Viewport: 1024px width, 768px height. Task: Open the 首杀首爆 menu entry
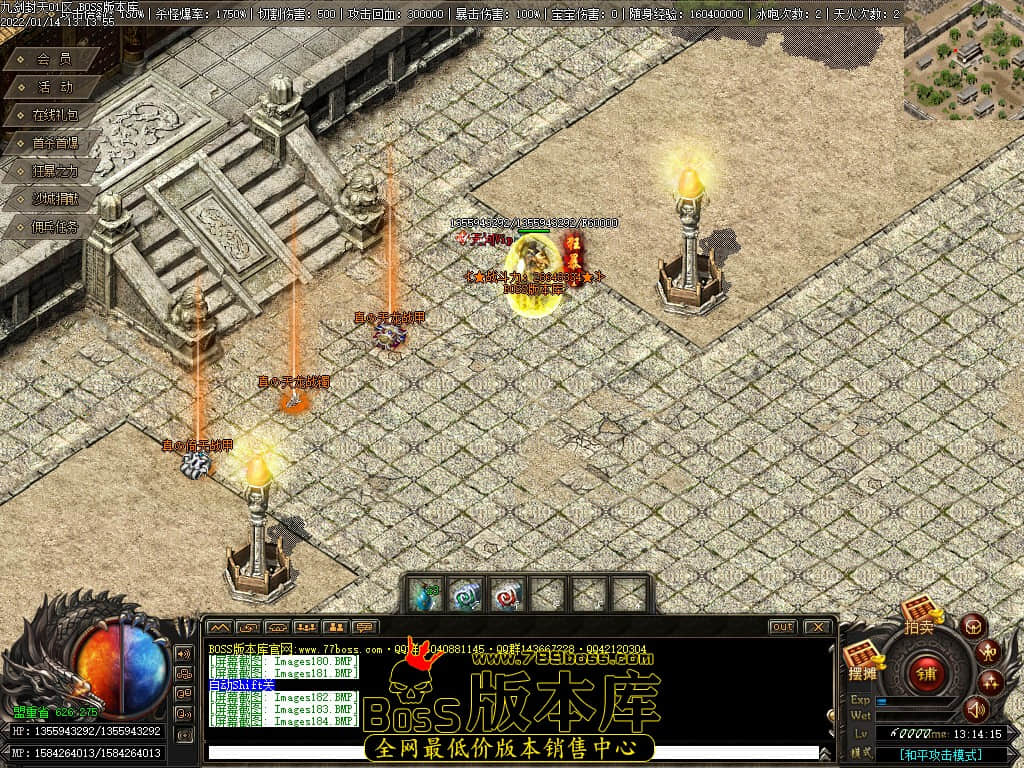pyautogui.click(x=53, y=143)
